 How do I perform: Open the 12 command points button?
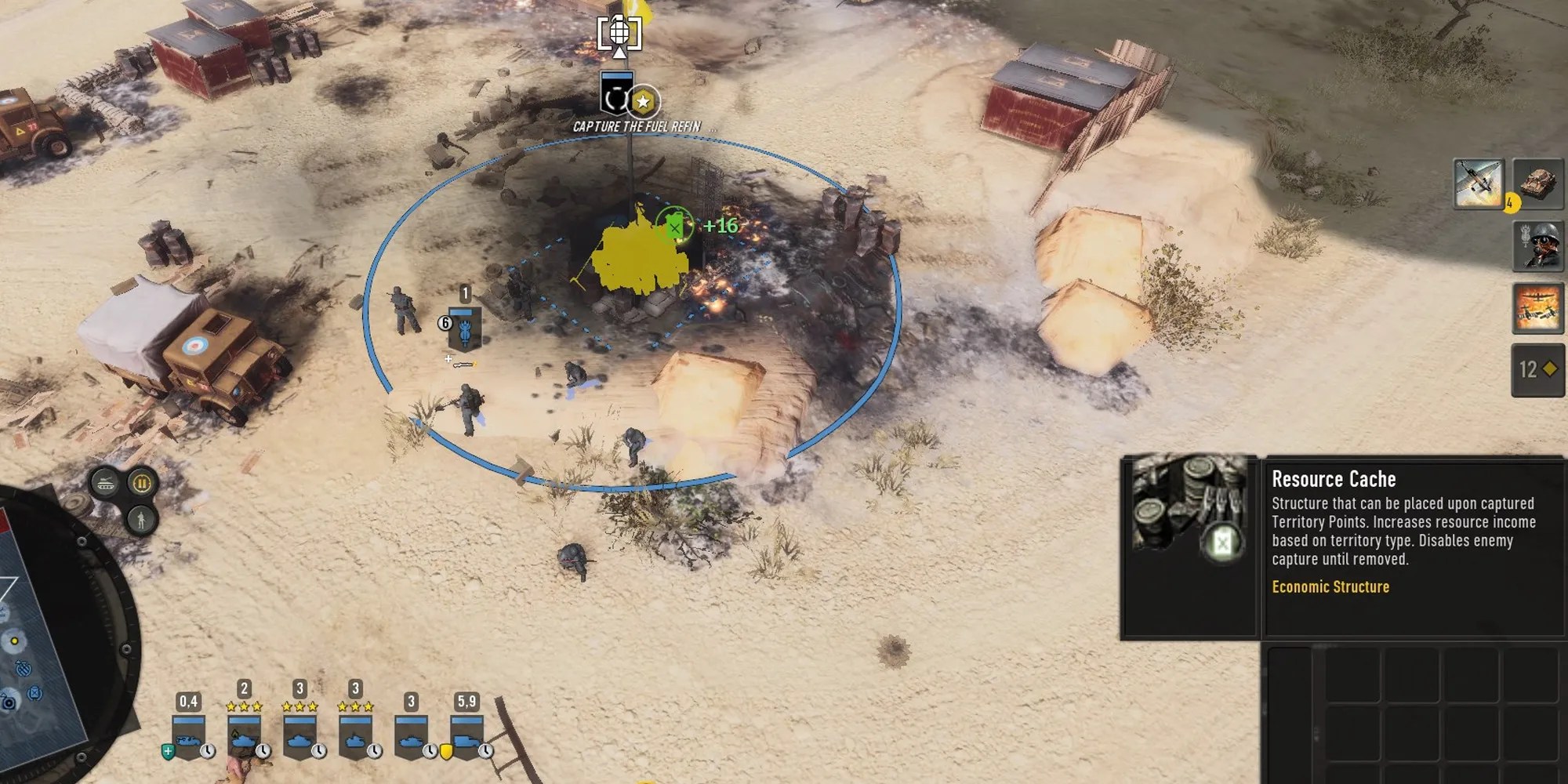(1537, 370)
